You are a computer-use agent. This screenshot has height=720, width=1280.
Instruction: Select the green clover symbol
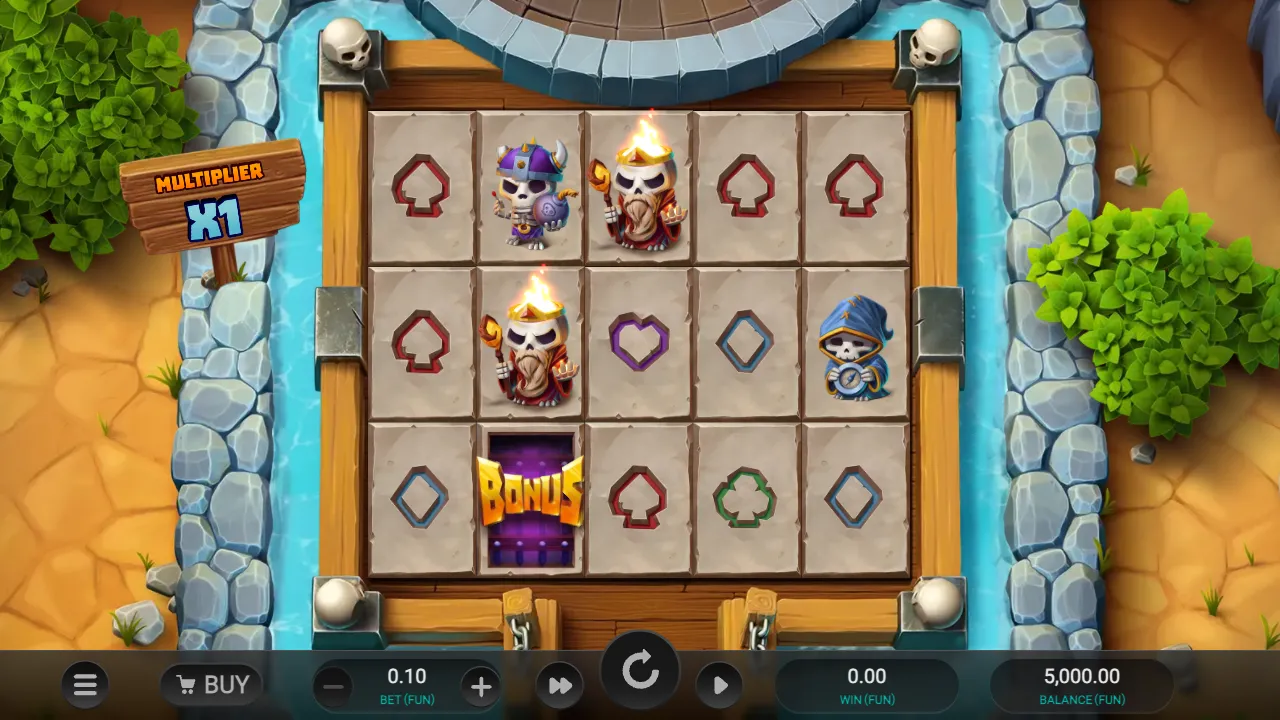pos(747,496)
